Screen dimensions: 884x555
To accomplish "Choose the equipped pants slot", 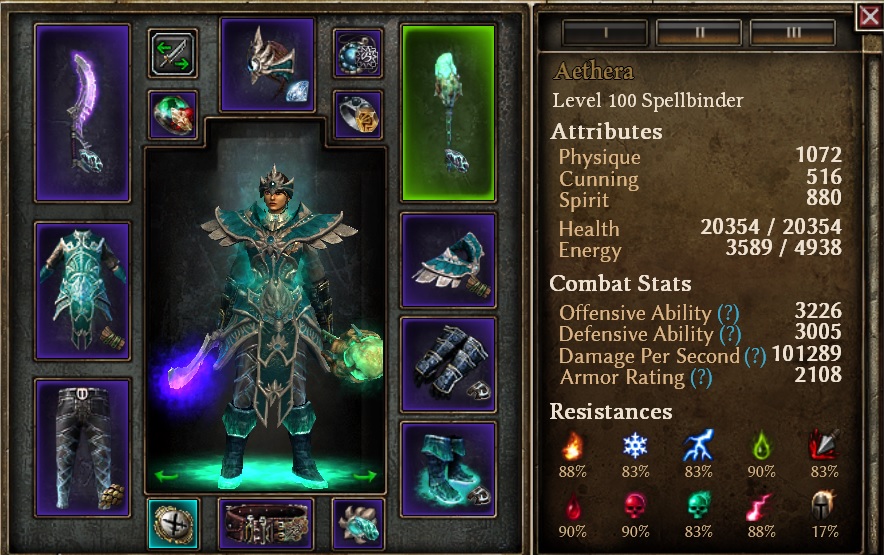I will (x=82, y=441).
